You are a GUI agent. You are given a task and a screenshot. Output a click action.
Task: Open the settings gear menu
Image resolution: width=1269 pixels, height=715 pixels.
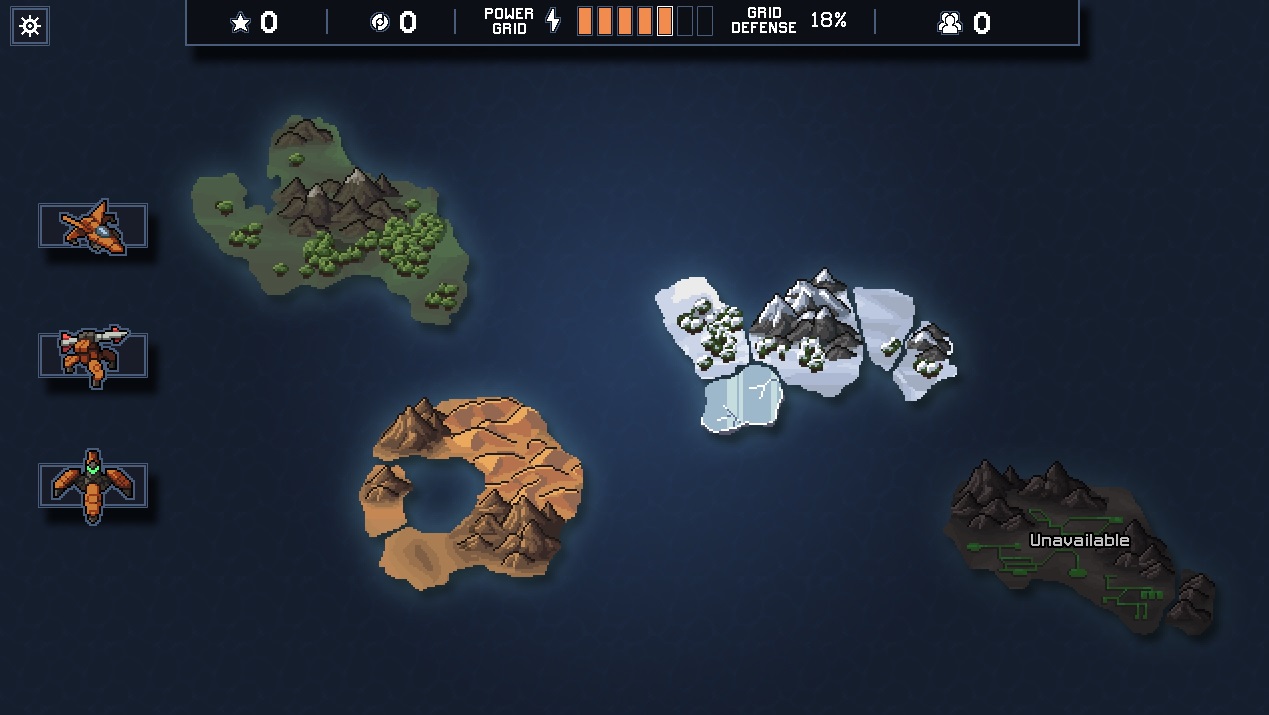coord(30,26)
